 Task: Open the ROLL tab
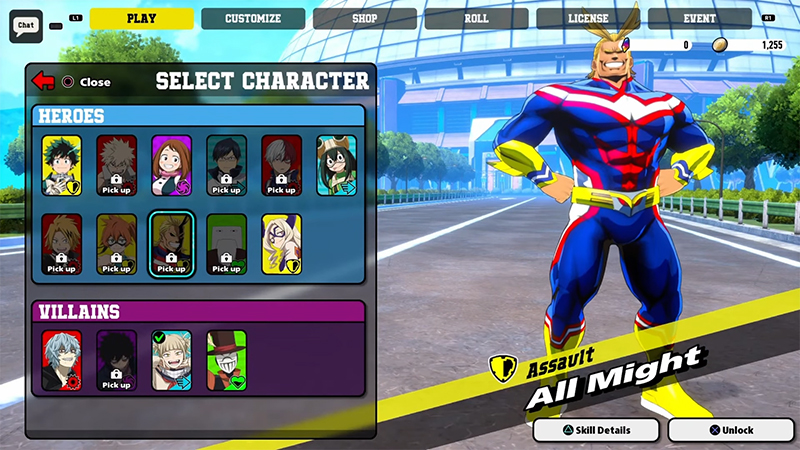click(476, 18)
